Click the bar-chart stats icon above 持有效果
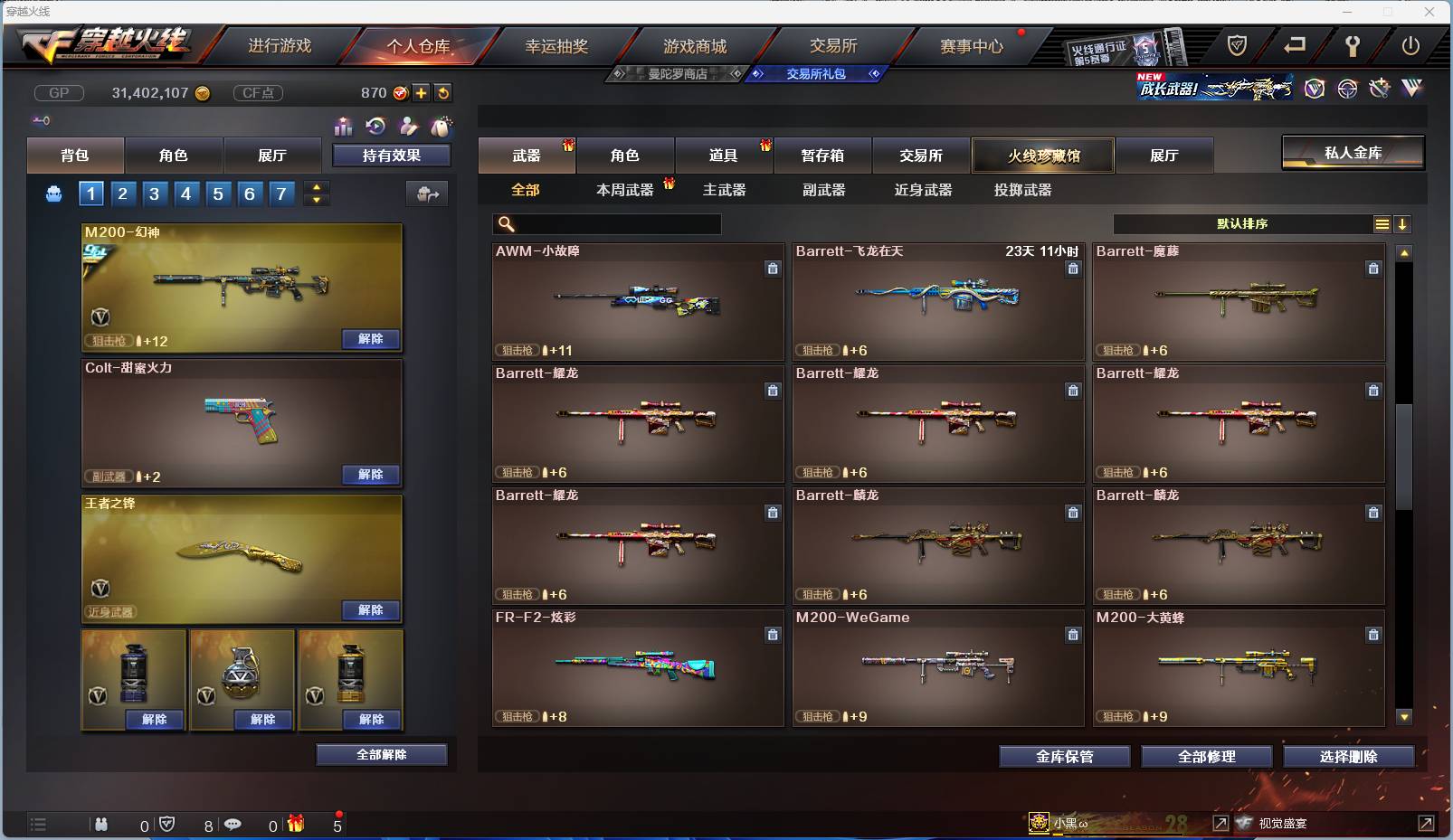This screenshot has width=1453, height=840. click(343, 127)
